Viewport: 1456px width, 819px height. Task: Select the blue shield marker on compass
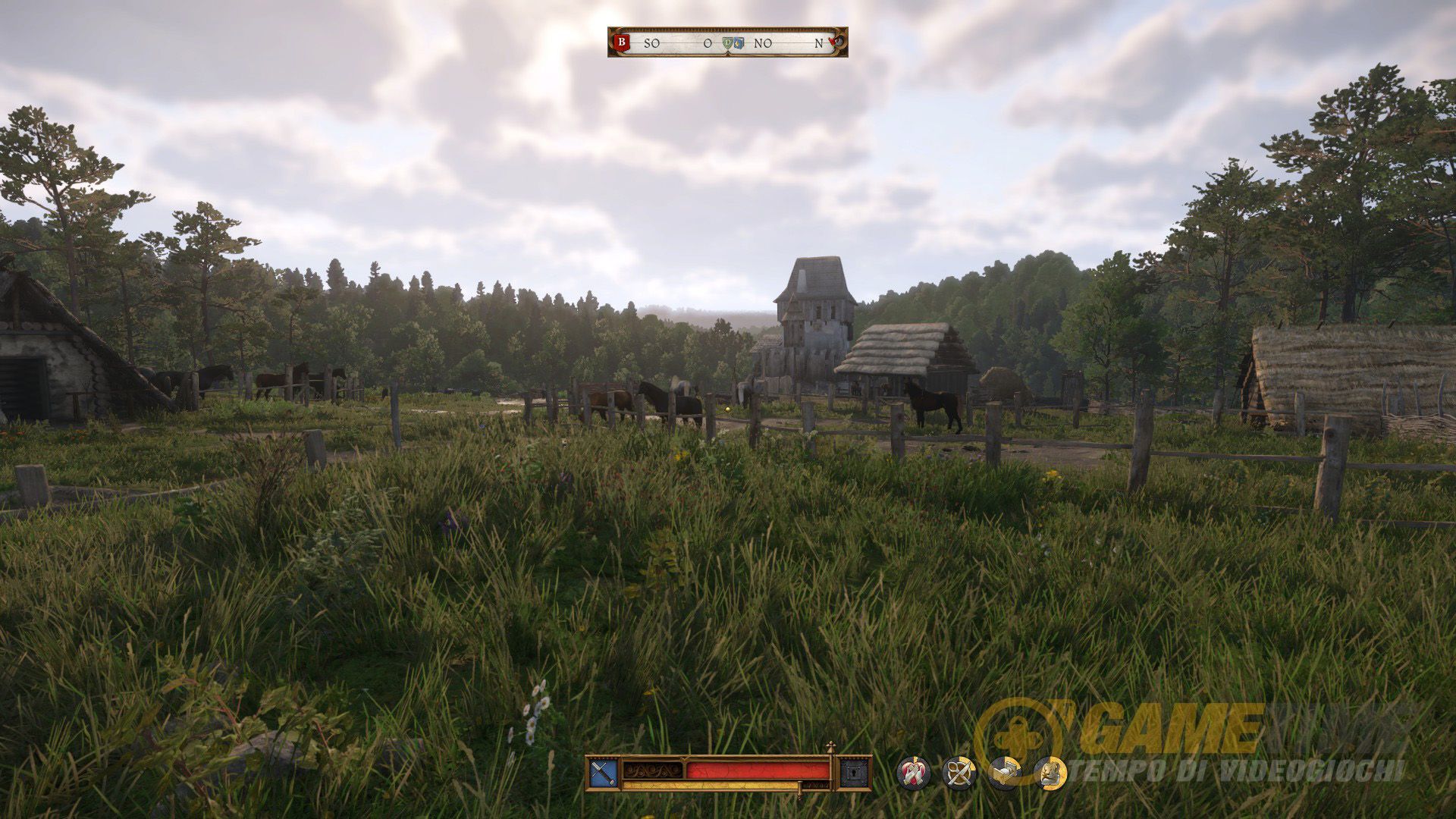coord(739,43)
